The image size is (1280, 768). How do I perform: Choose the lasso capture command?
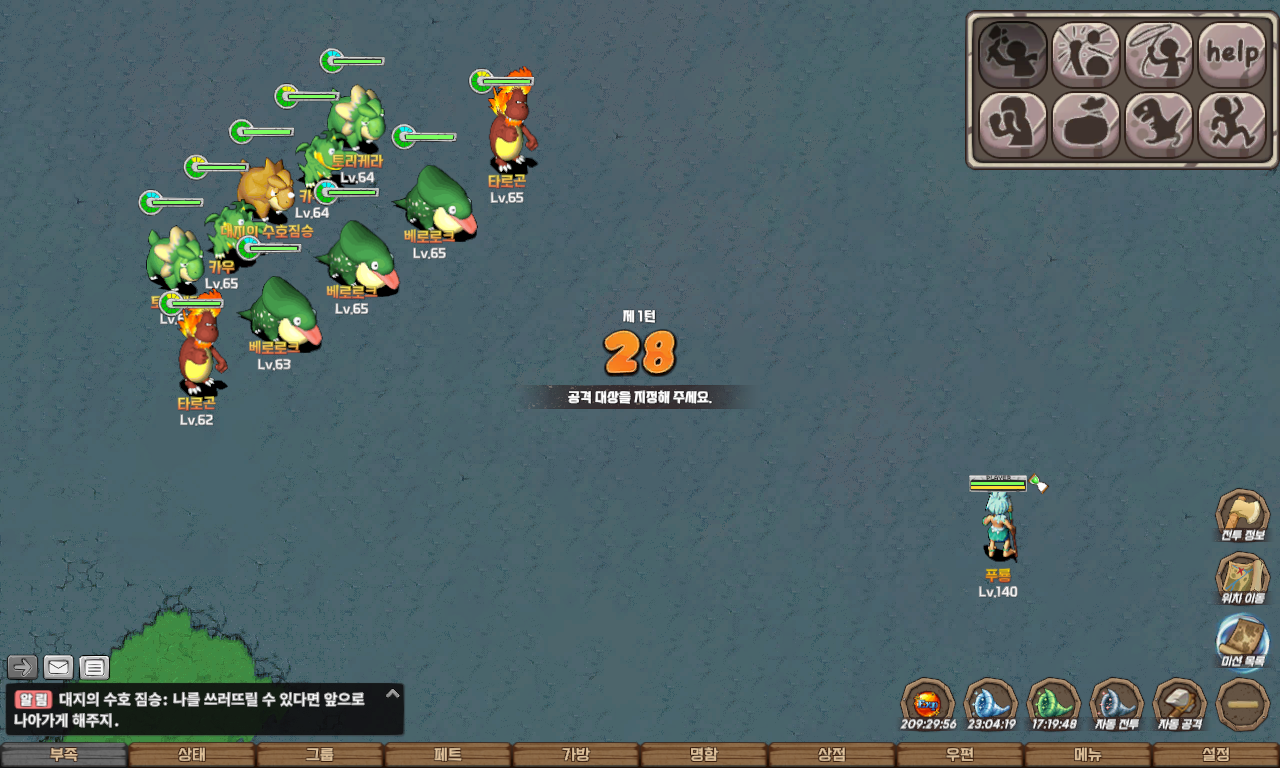coord(1159,54)
